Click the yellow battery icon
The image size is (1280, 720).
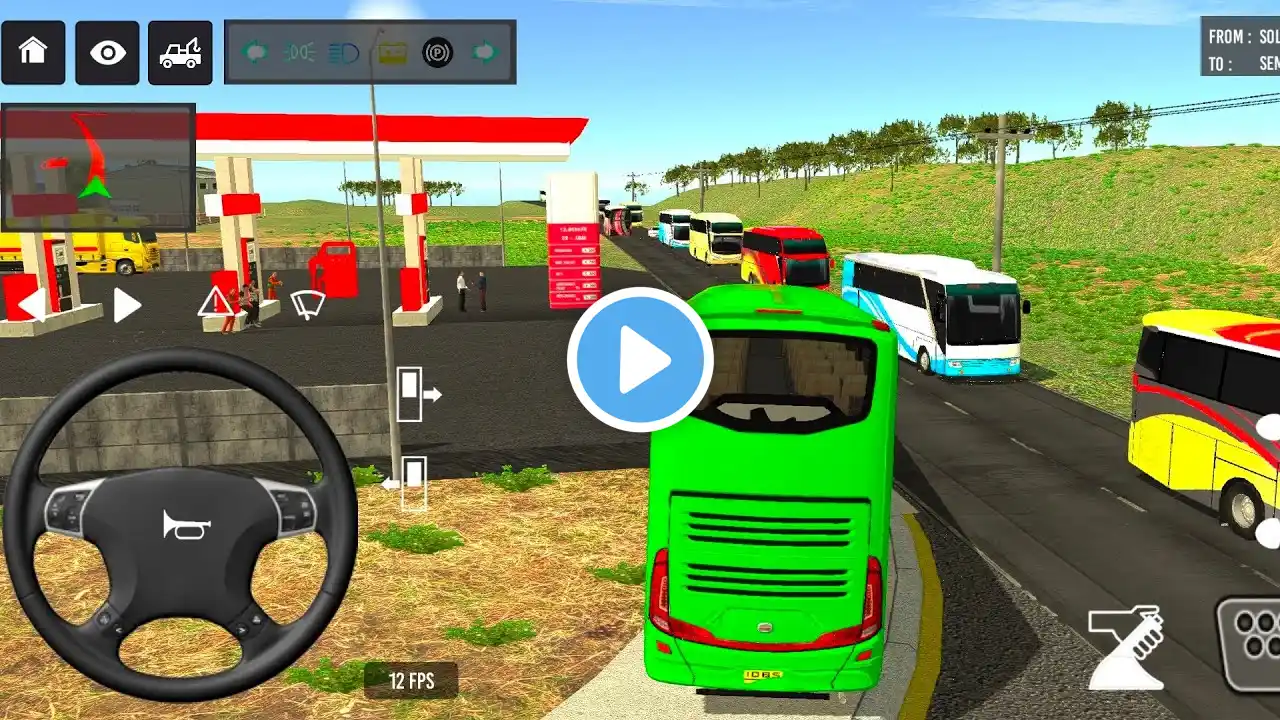tap(392, 51)
